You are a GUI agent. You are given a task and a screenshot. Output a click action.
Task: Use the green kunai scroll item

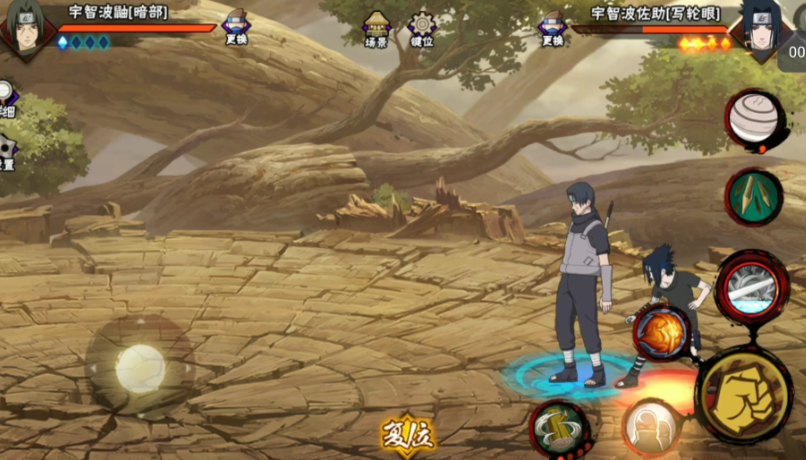[753, 197]
